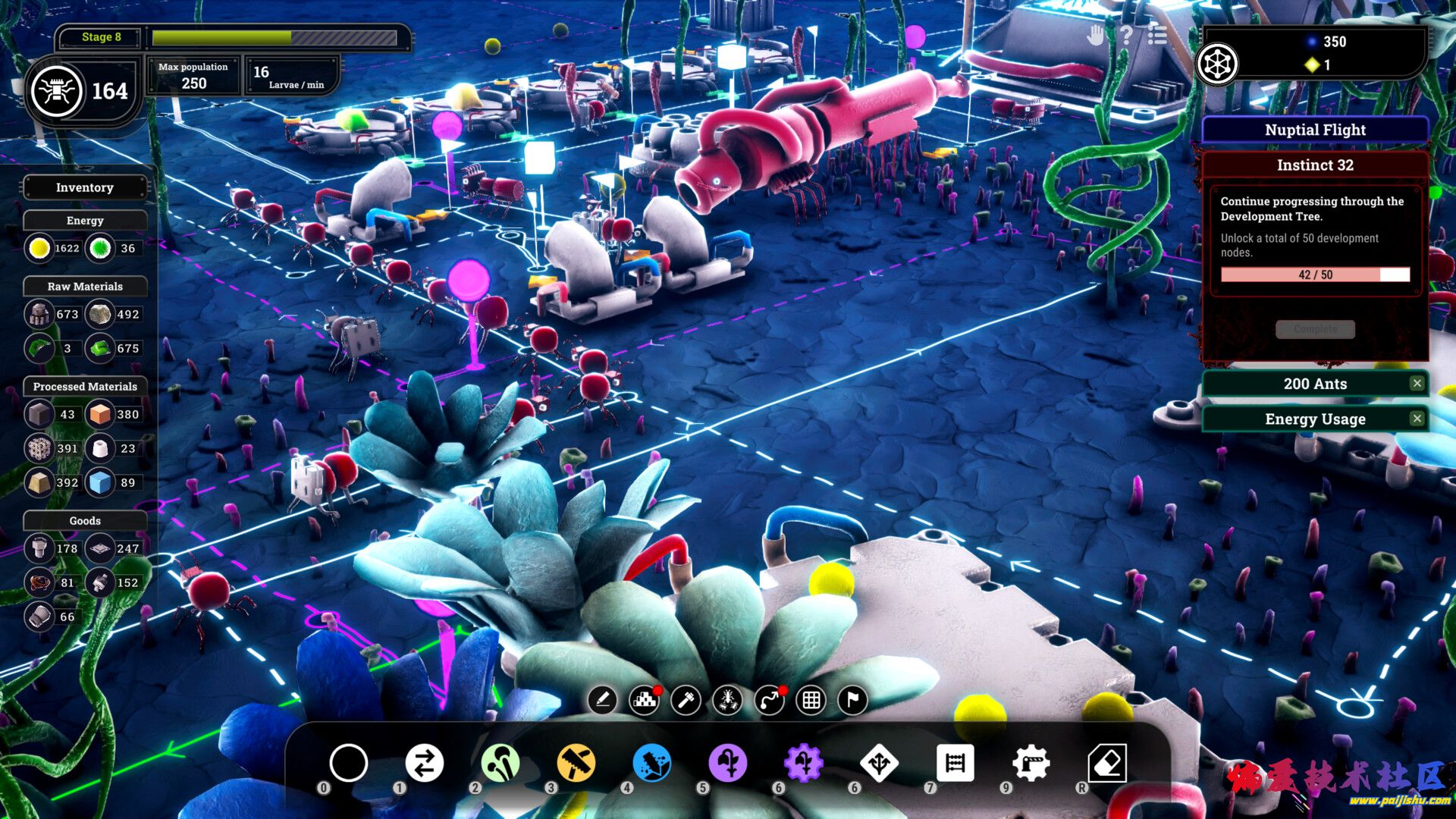The height and width of the screenshot is (819, 1456).
Task: Open the abacus counter tool
Action: [x=955, y=763]
